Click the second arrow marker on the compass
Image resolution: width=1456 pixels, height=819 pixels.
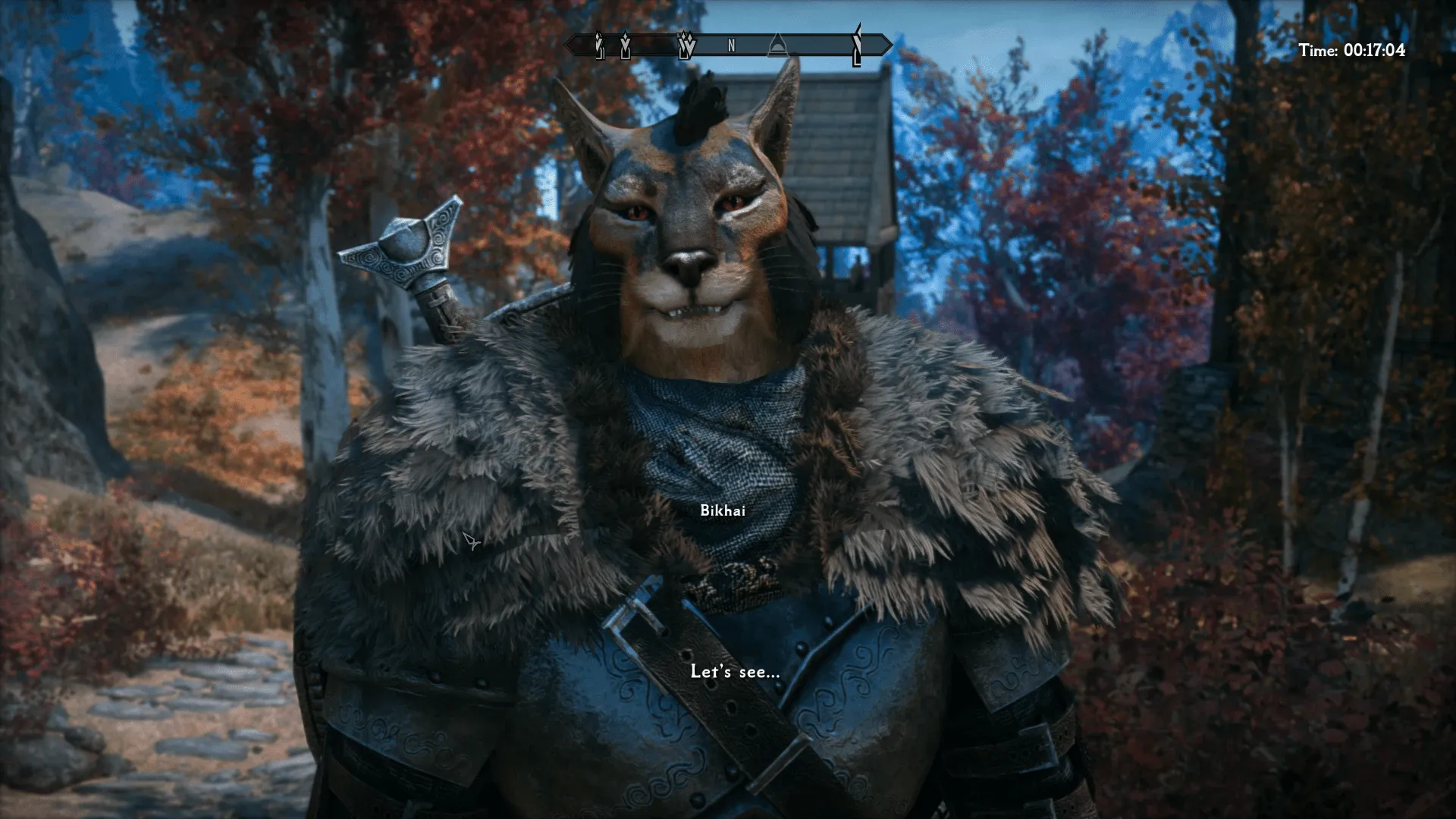click(x=626, y=47)
